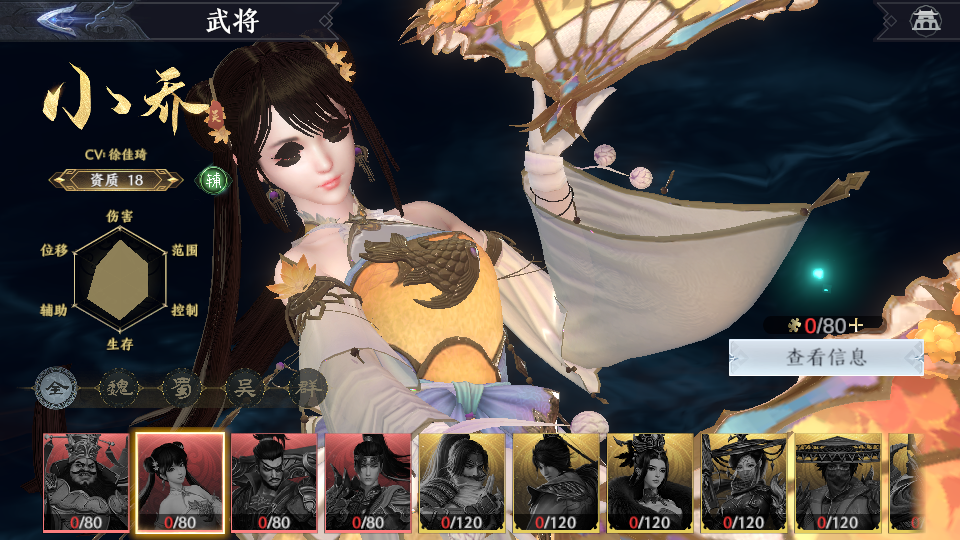Click the 查看信息 button
The width and height of the screenshot is (960, 540).
coord(825,357)
